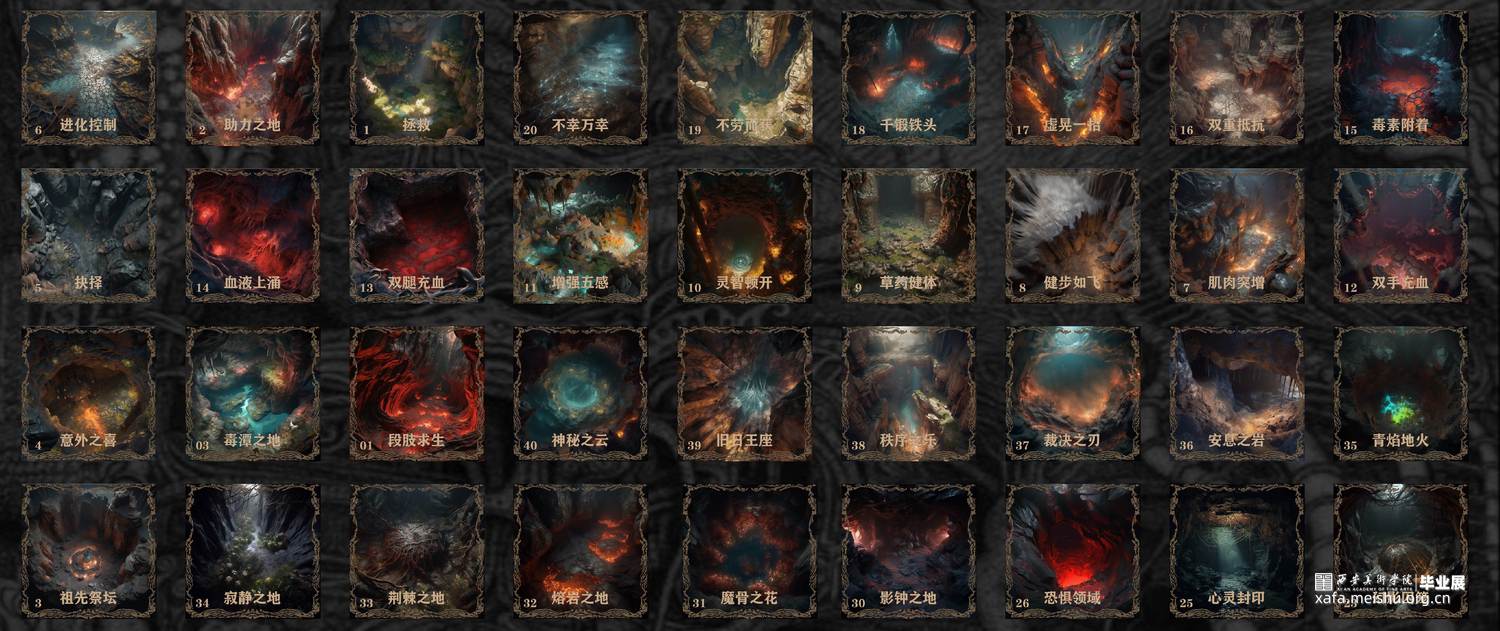Choose the 神秘之云 card
The height and width of the screenshot is (631, 1500).
point(580,392)
